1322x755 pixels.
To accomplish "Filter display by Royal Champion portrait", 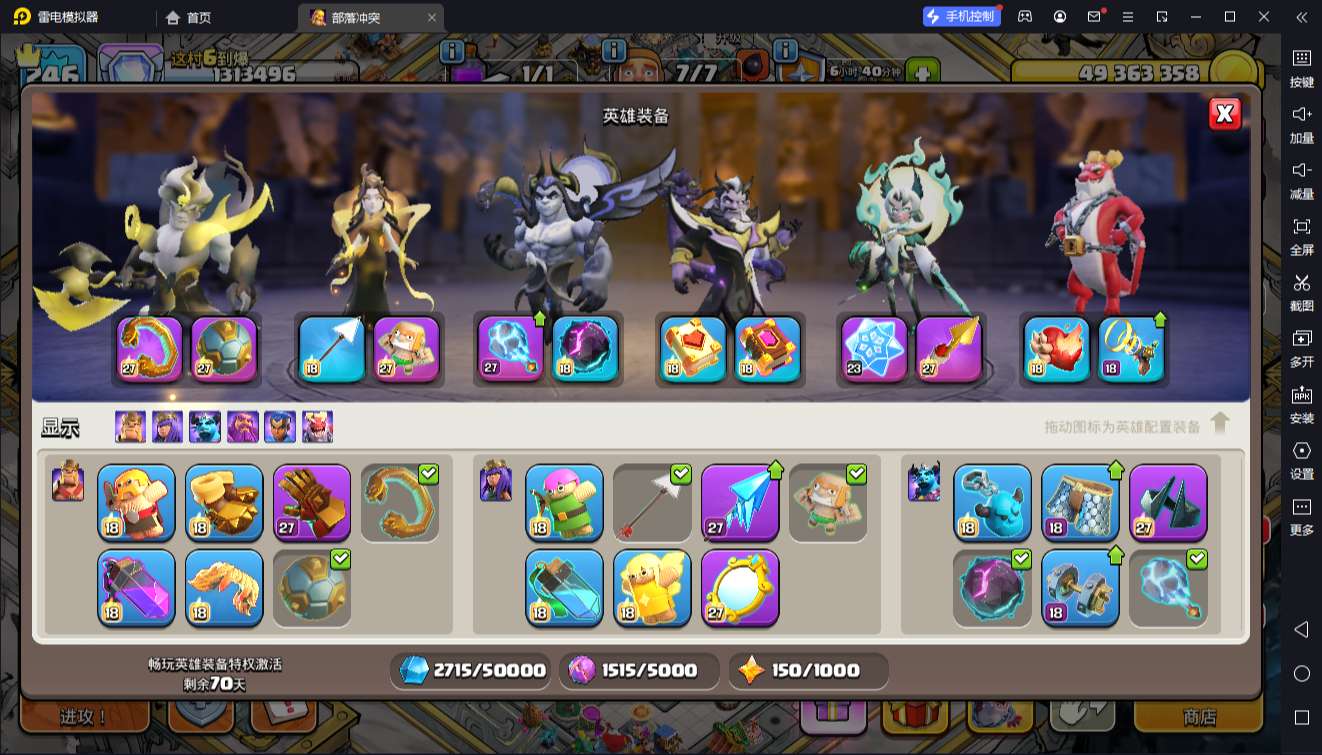I will [280, 427].
